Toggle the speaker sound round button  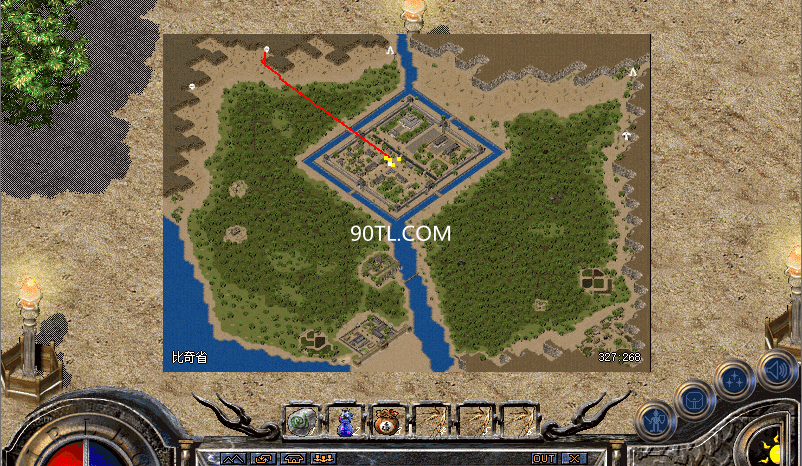tap(775, 369)
